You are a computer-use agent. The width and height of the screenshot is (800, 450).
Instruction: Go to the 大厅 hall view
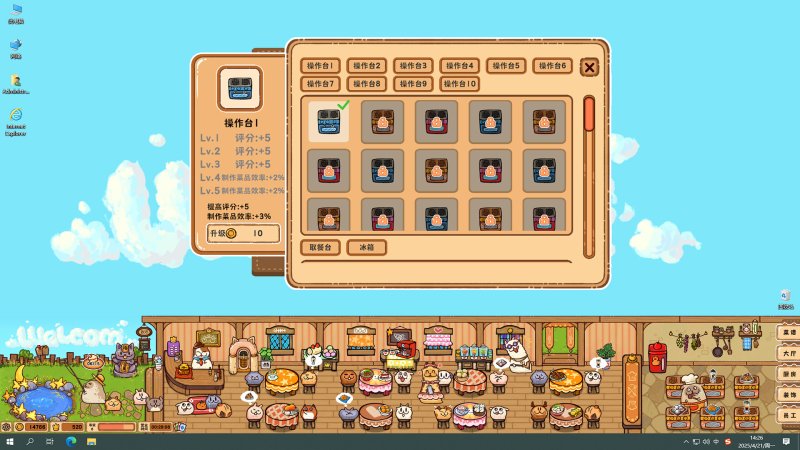[x=789, y=353]
